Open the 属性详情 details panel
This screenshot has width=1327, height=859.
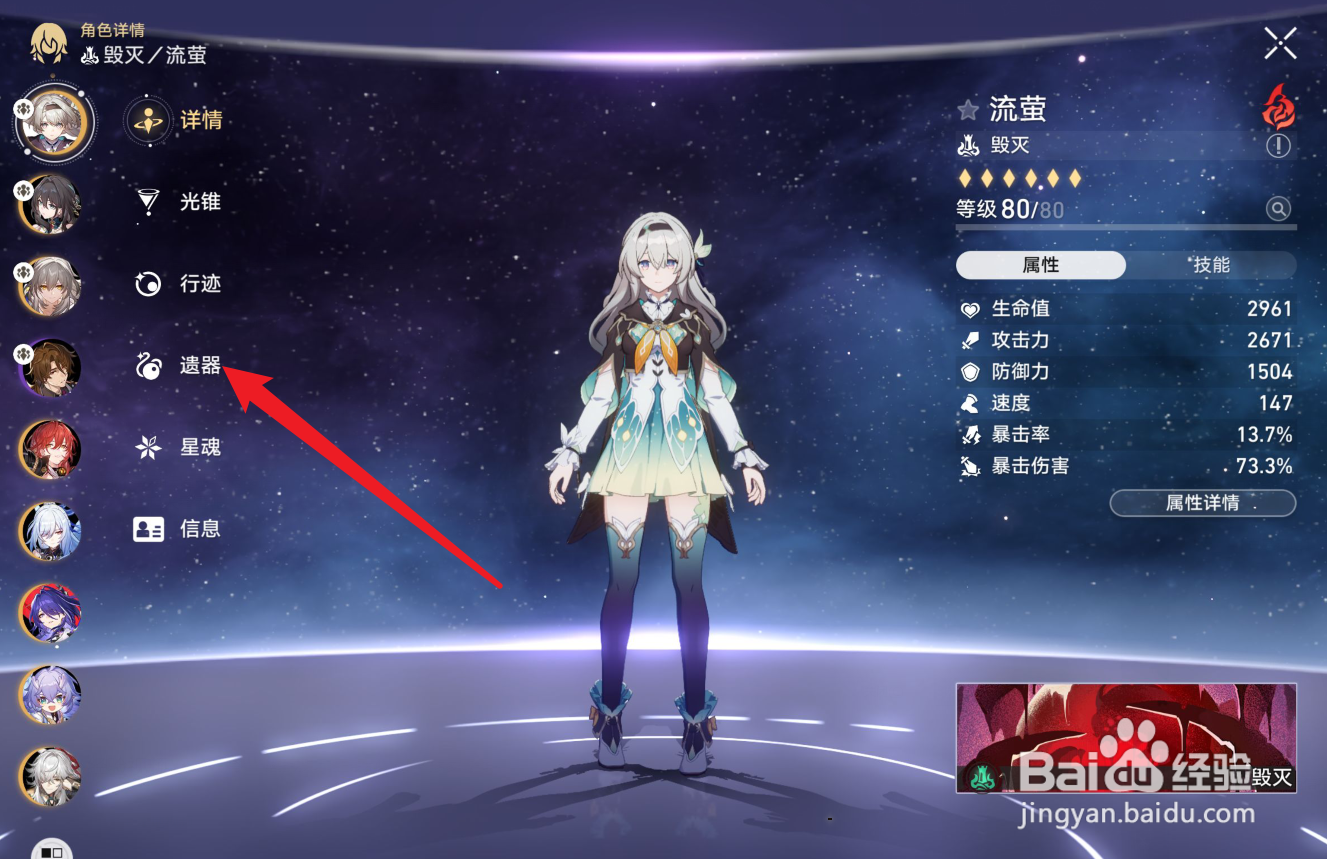1202,503
